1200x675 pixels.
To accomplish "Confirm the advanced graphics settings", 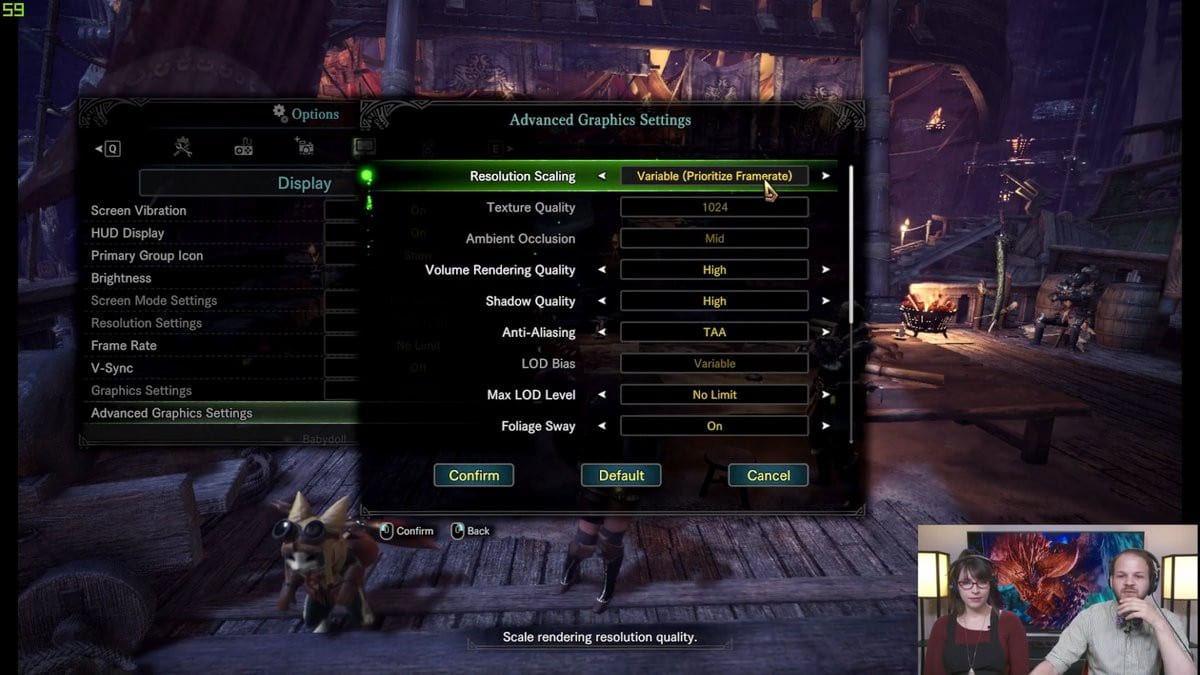I will pyautogui.click(x=473, y=476).
